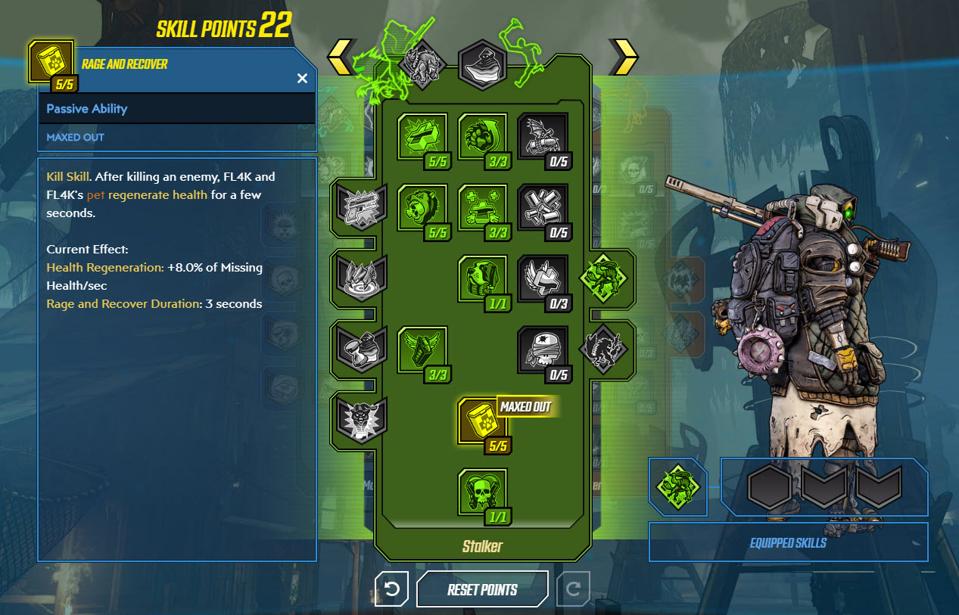959x615 pixels.
Task: Choose the clawed paw skill at 3/3
Action: click(x=482, y=137)
